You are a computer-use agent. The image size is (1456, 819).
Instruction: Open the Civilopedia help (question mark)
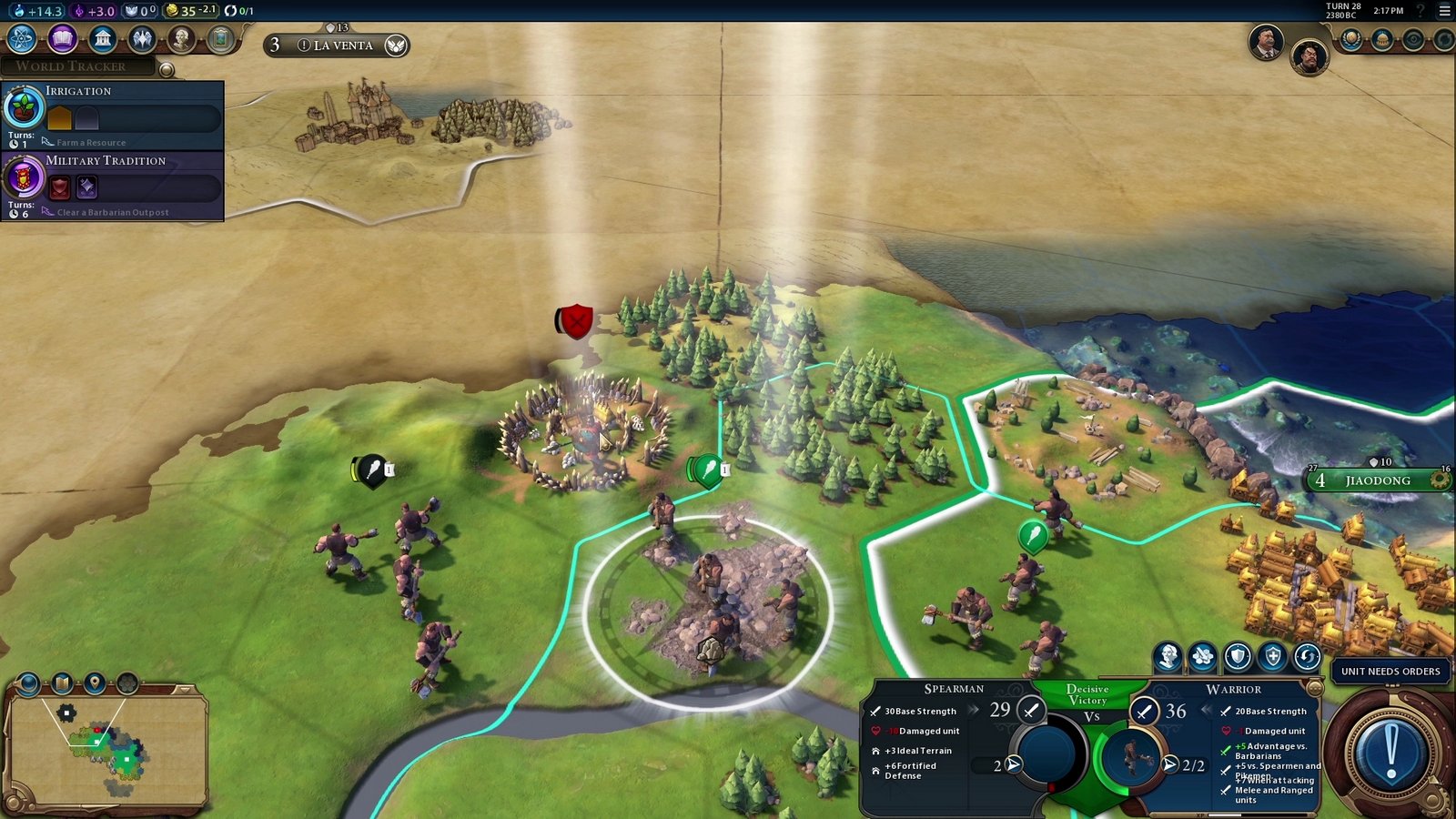pos(1421,9)
